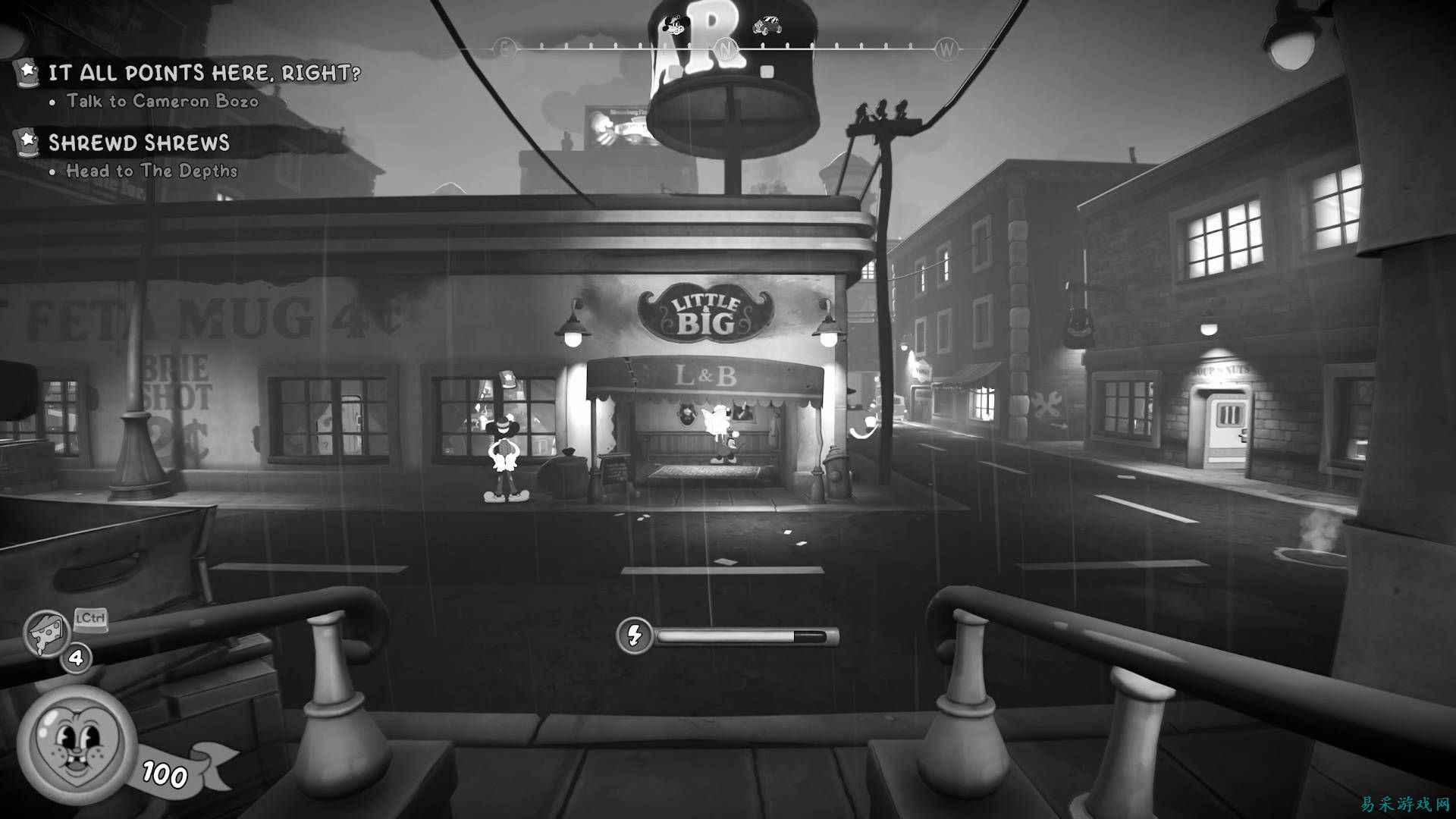The width and height of the screenshot is (1456, 819).
Task: Click the scroll icon beside Shrewd Shrews
Action: [x=27, y=143]
